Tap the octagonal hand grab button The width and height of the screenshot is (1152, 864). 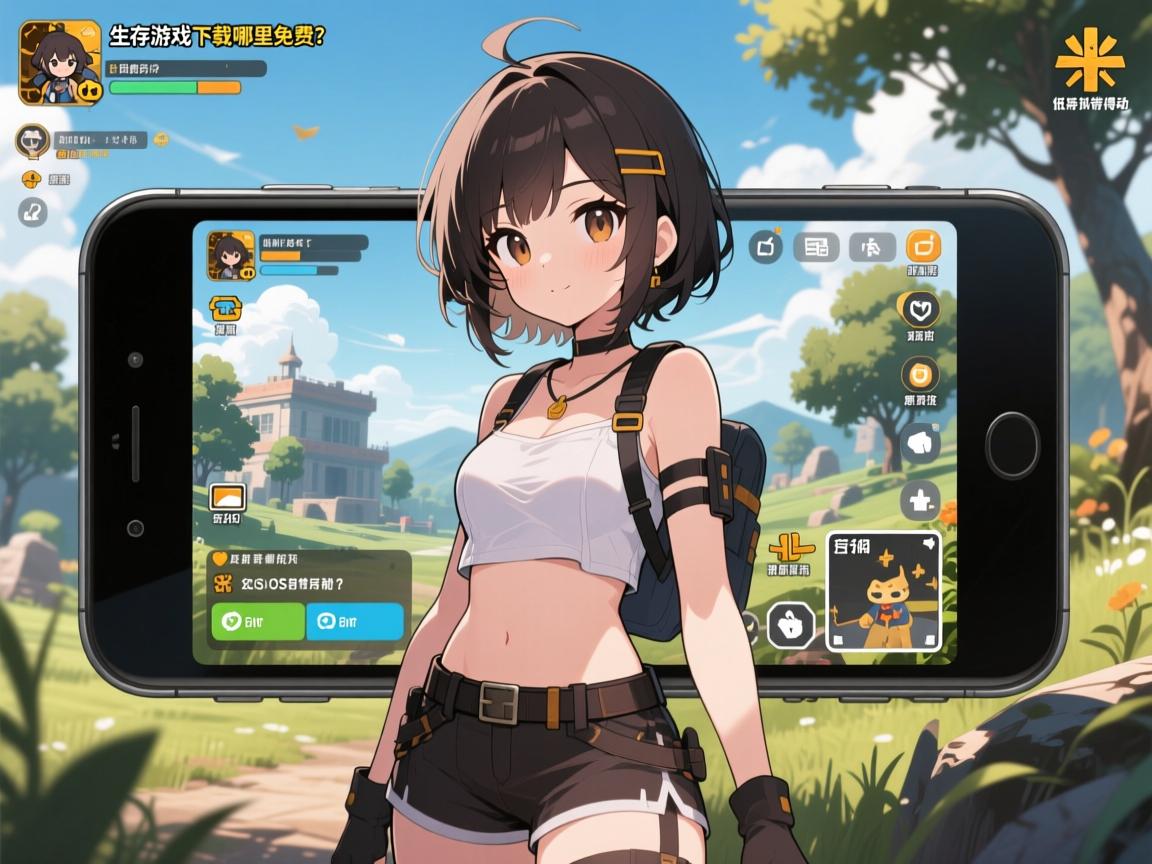791,626
